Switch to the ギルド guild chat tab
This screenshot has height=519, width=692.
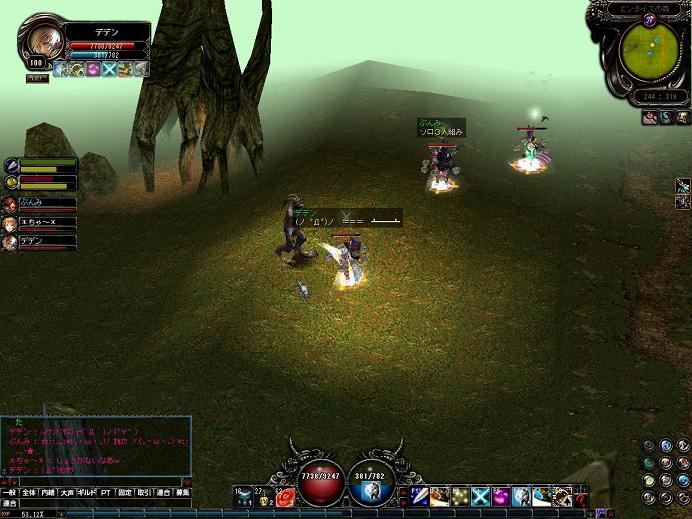pyautogui.click(x=86, y=492)
